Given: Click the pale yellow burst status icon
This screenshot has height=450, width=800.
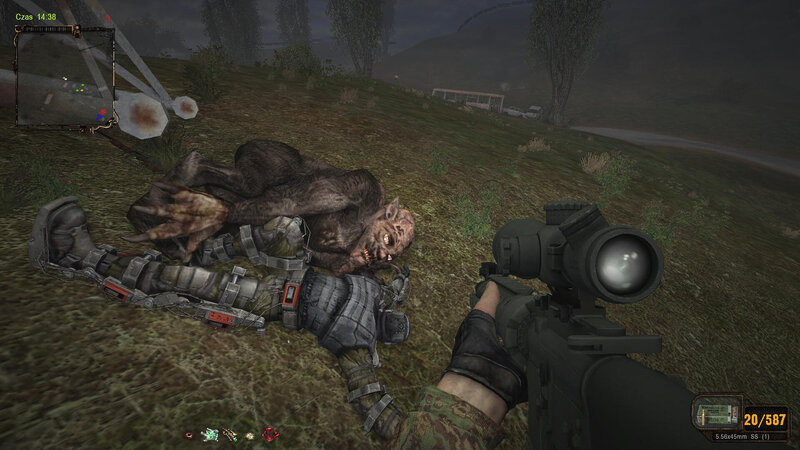Looking at the screenshot, I should tap(248, 434).
